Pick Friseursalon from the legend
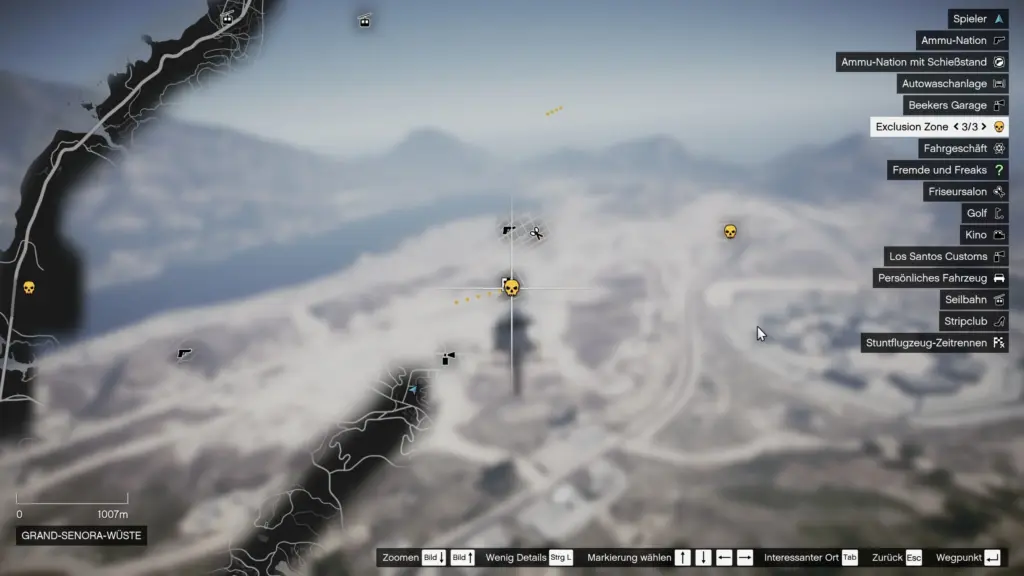 pyautogui.click(x=965, y=191)
